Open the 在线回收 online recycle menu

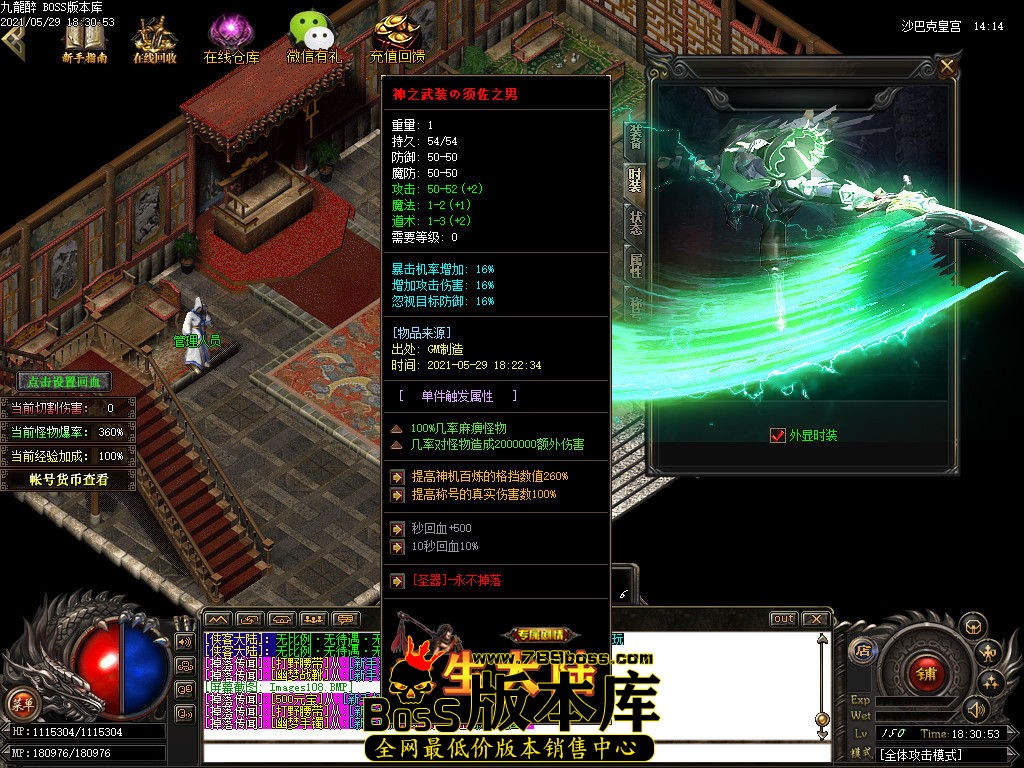[x=155, y=38]
